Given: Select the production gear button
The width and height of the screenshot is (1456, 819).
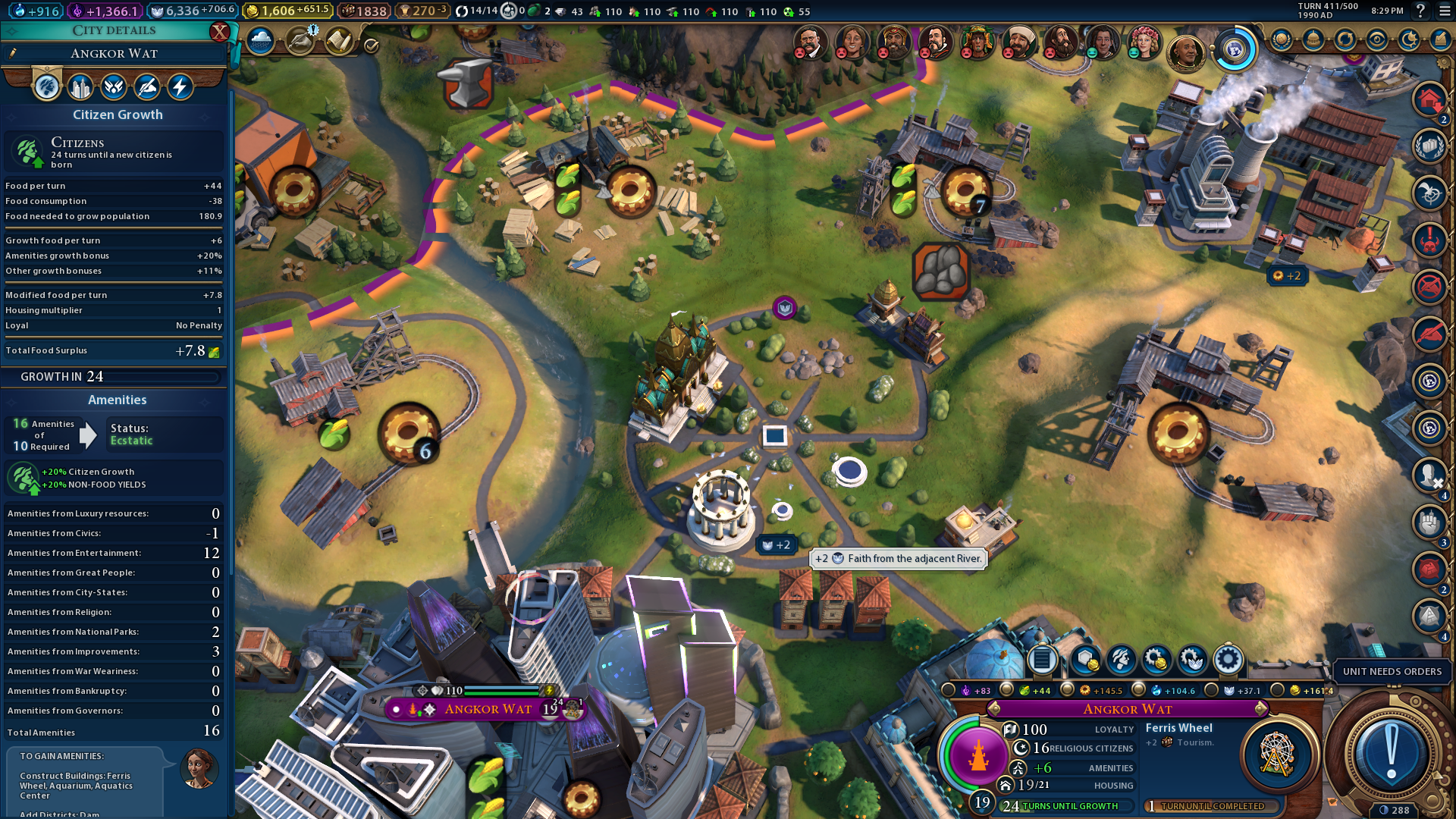Looking at the screenshot, I should coord(1228,660).
